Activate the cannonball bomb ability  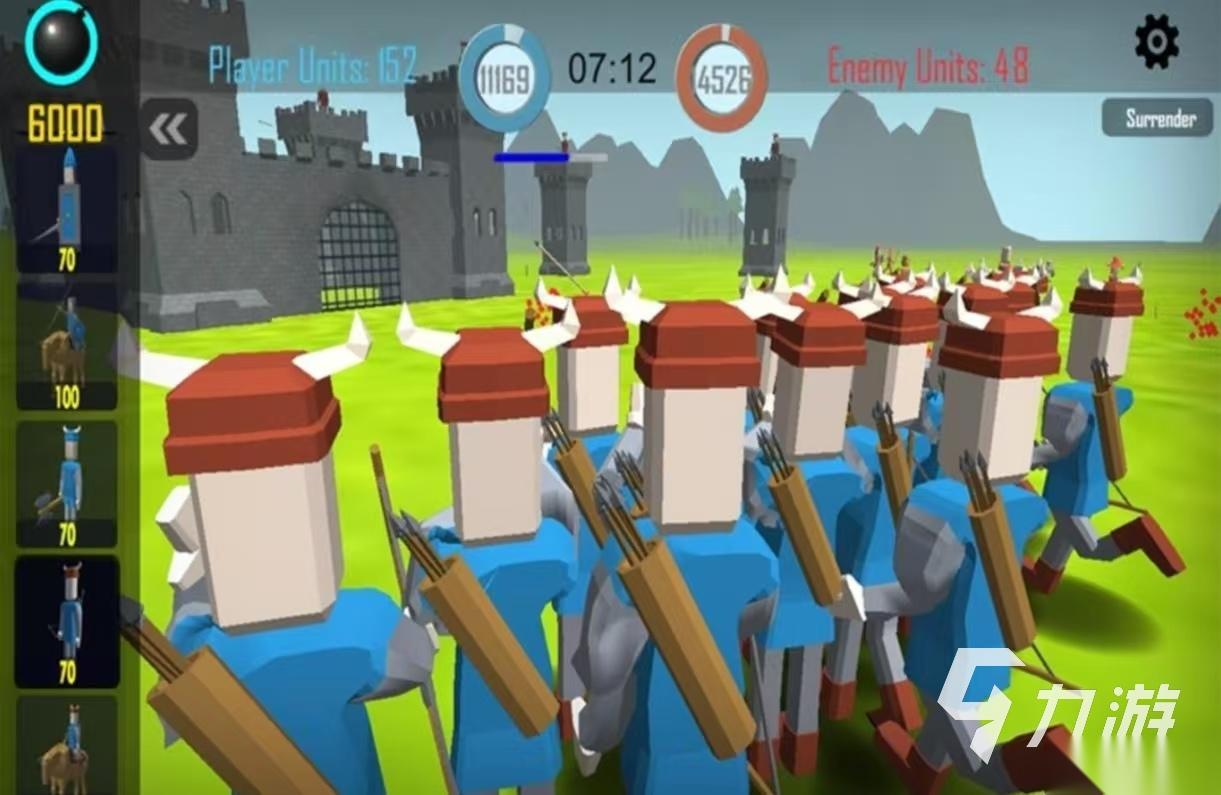coord(62,43)
